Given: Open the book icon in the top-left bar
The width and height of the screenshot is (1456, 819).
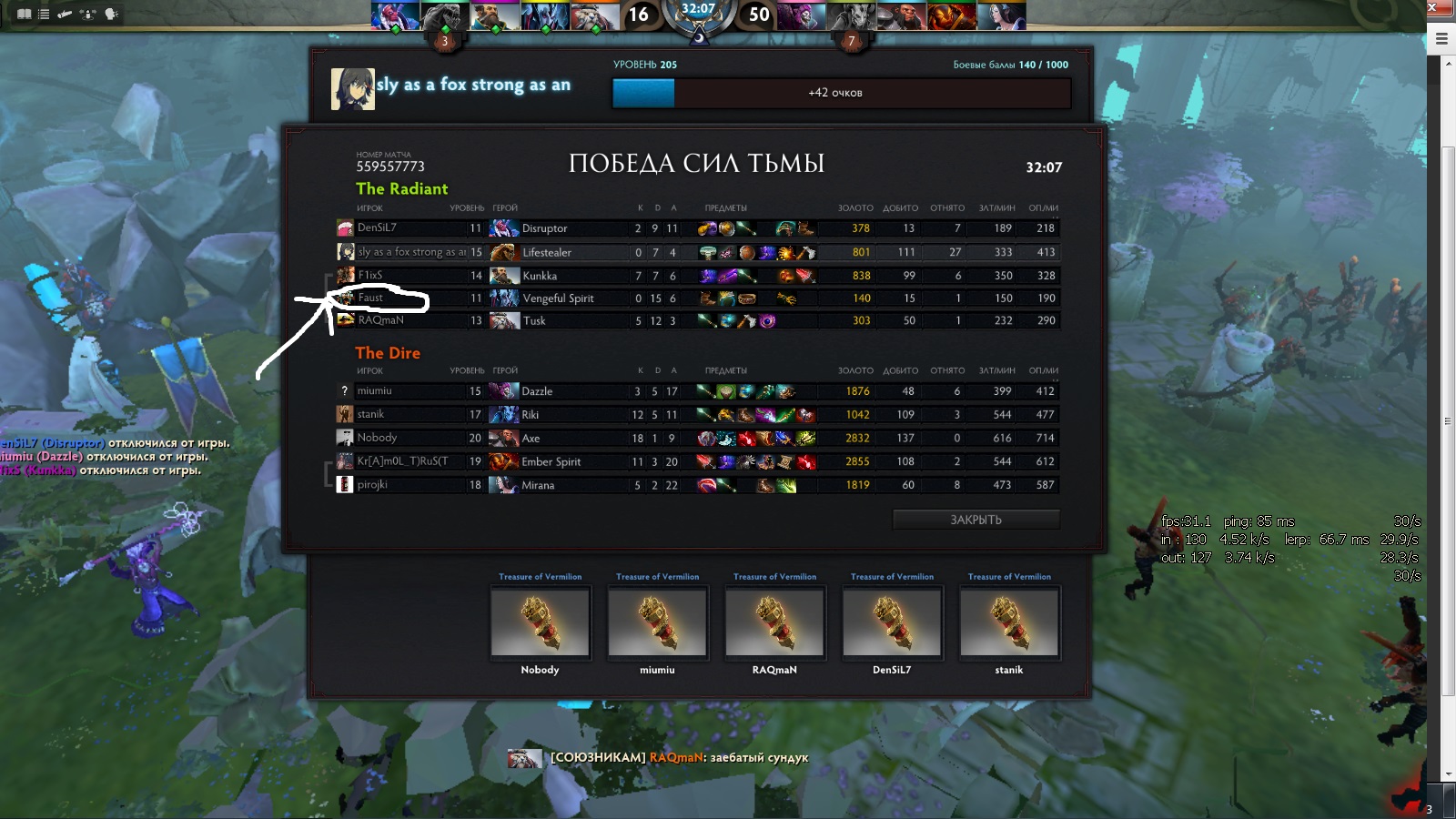Looking at the screenshot, I should pyautogui.click(x=25, y=14).
